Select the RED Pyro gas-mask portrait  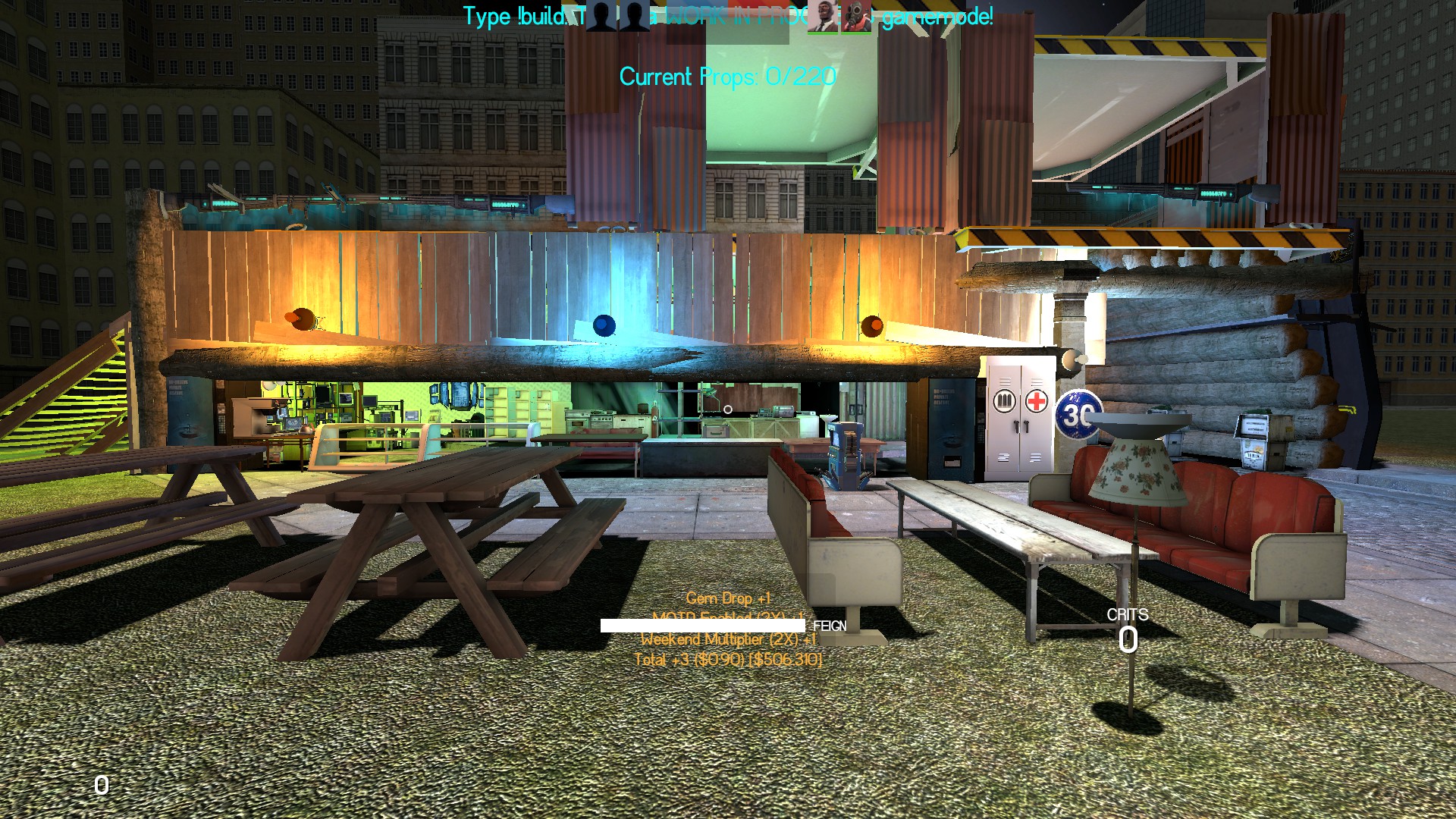pos(855,17)
